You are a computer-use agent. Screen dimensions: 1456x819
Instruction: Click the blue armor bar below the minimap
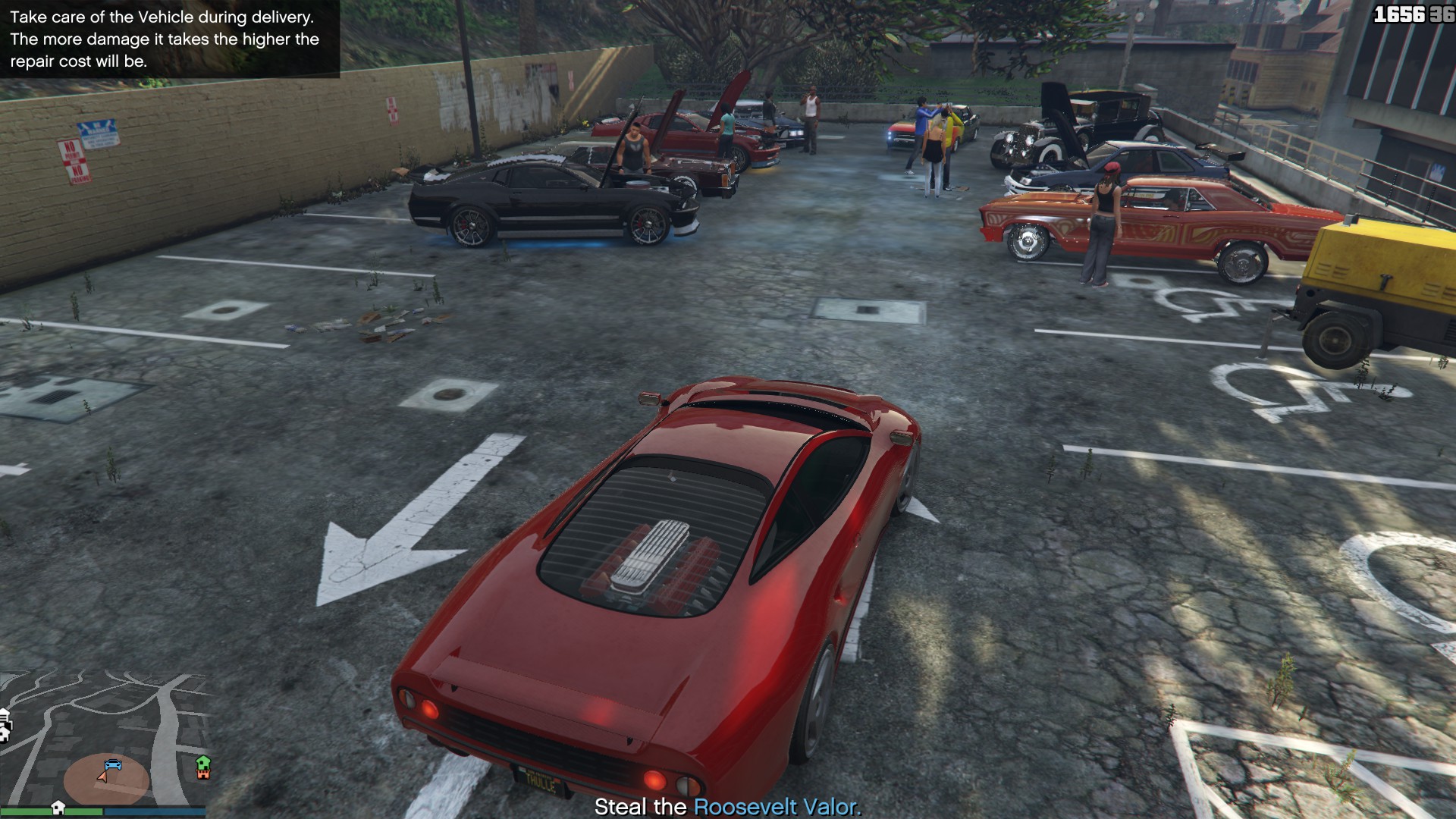(155, 812)
